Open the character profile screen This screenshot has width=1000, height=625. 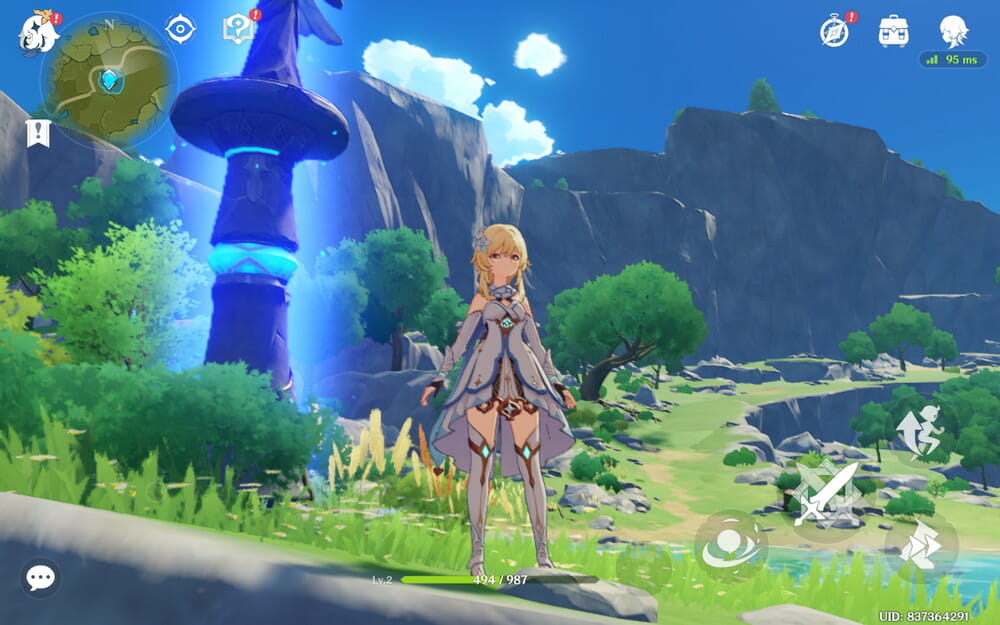pyautogui.click(x=953, y=30)
